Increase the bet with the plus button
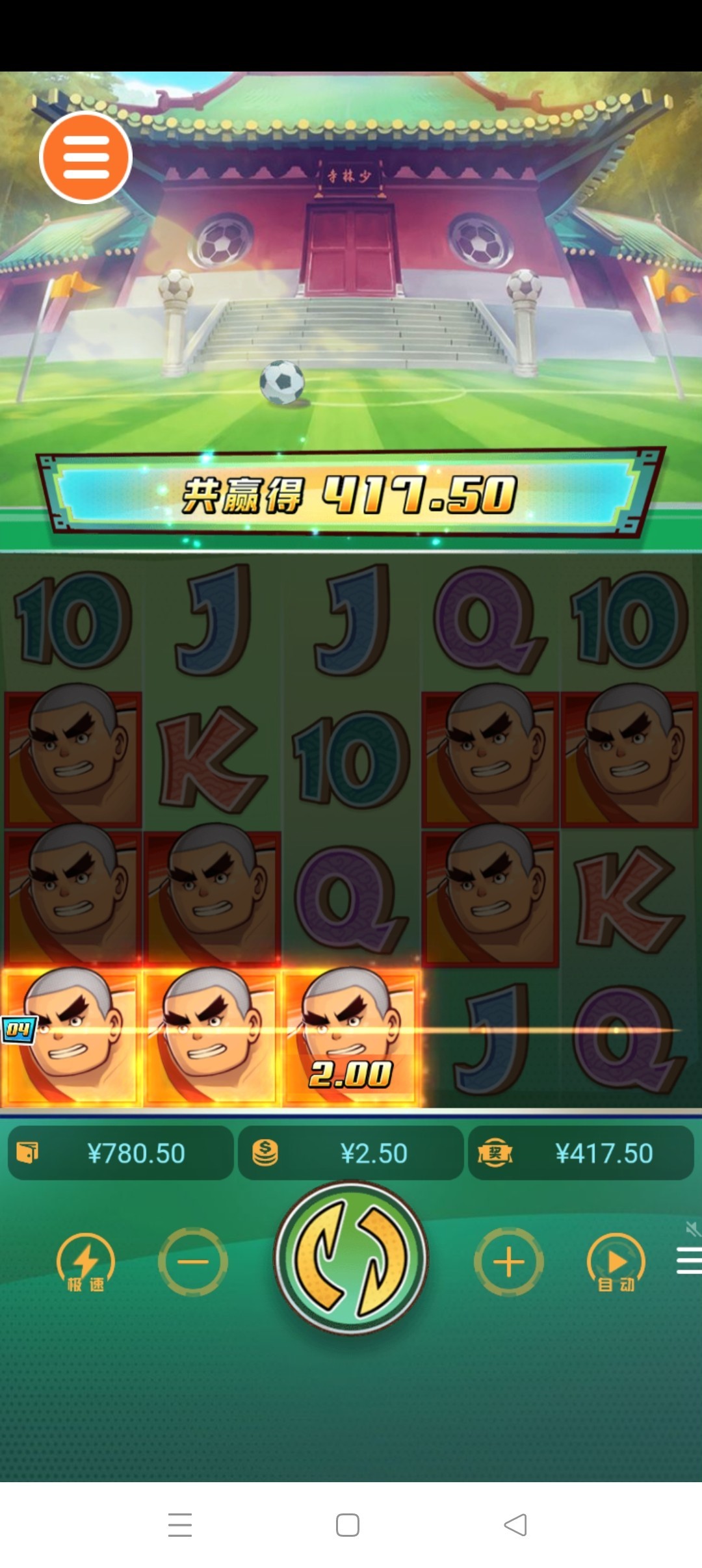This screenshot has height=1568, width=702. pos(509,1262)
